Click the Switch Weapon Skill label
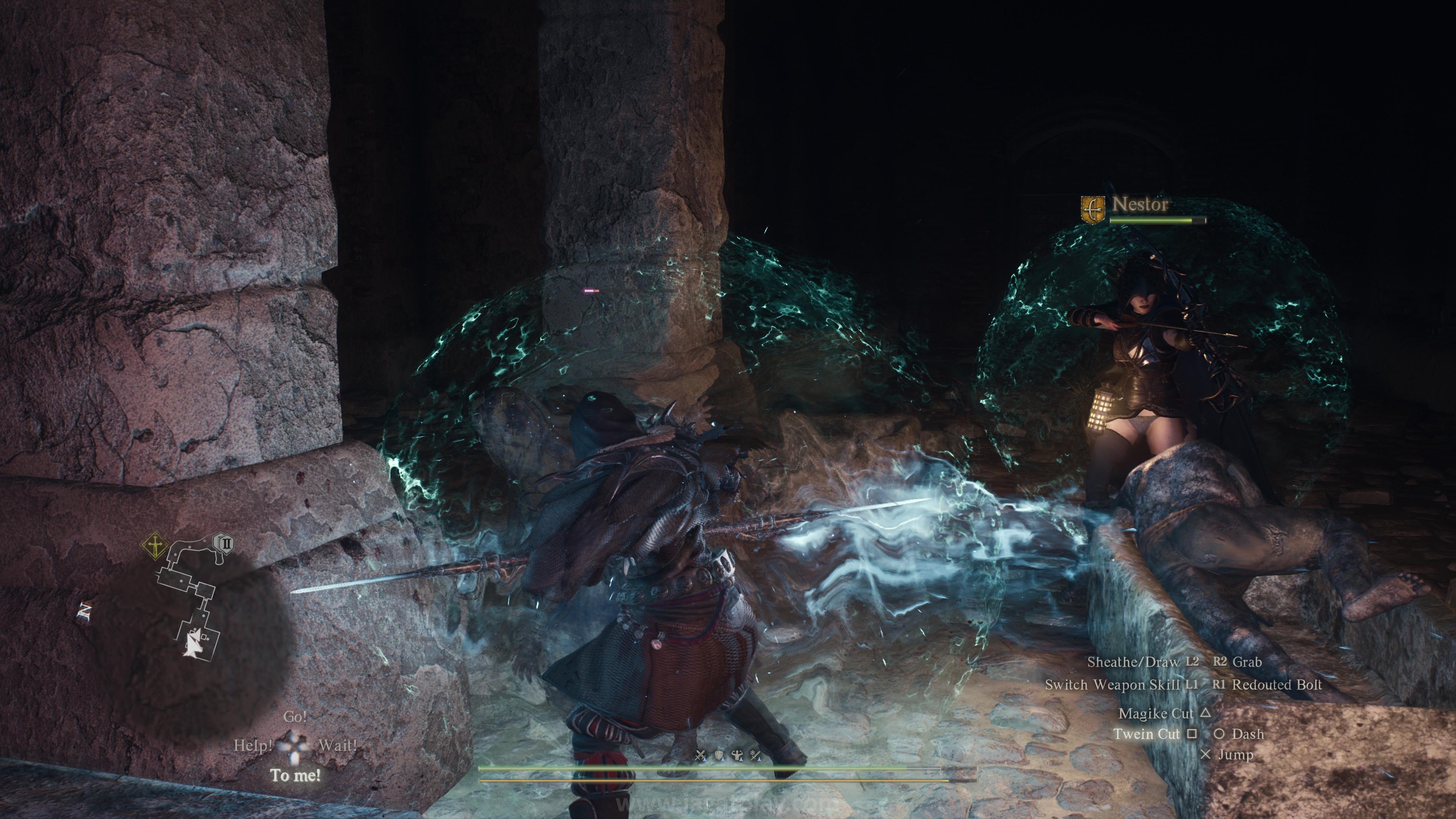Screen dimensions: 1456x819 pyautogui.click(x=1112, y=684)
